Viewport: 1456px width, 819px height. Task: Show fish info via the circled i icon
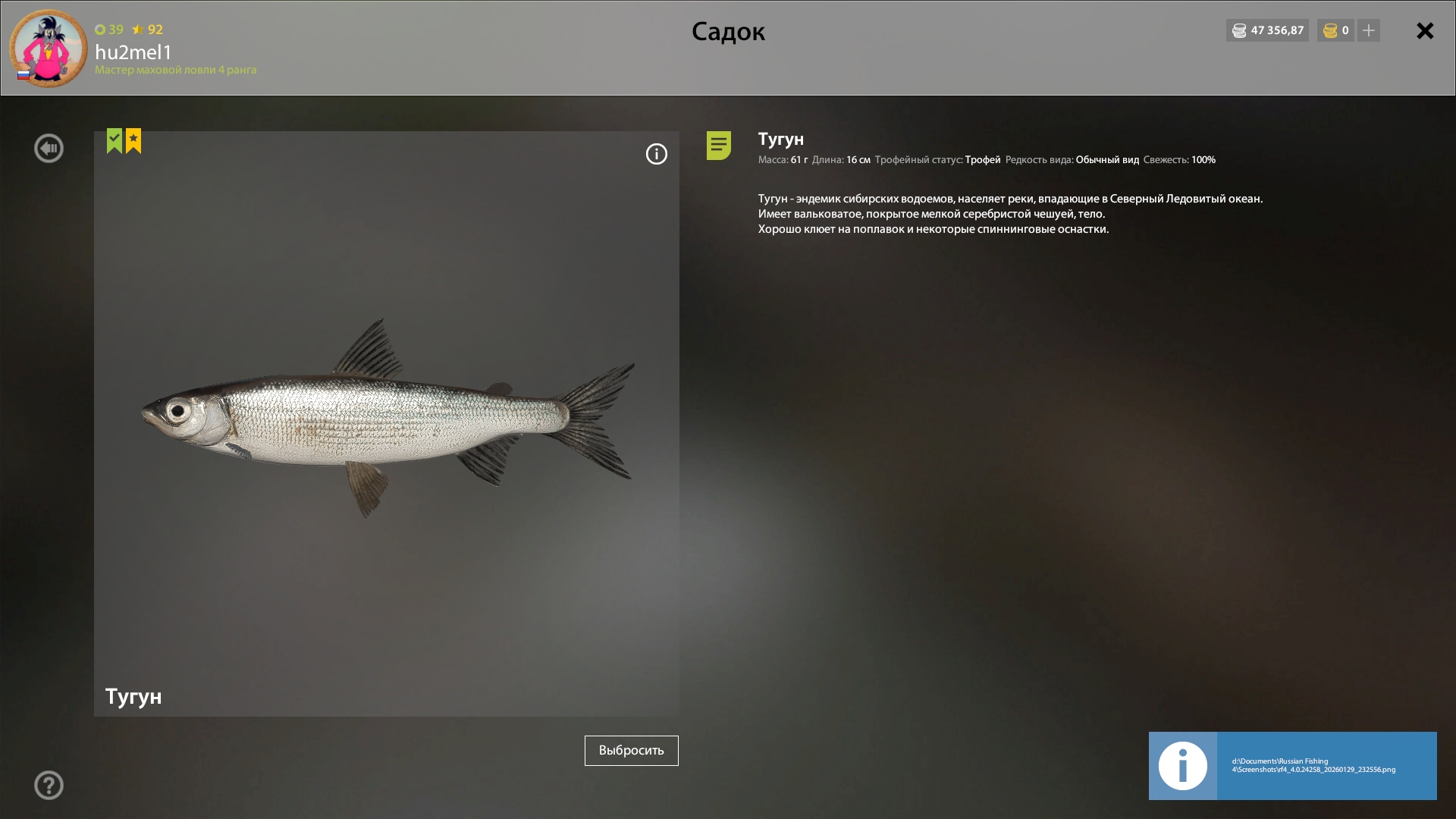click(x=657, y=155)
